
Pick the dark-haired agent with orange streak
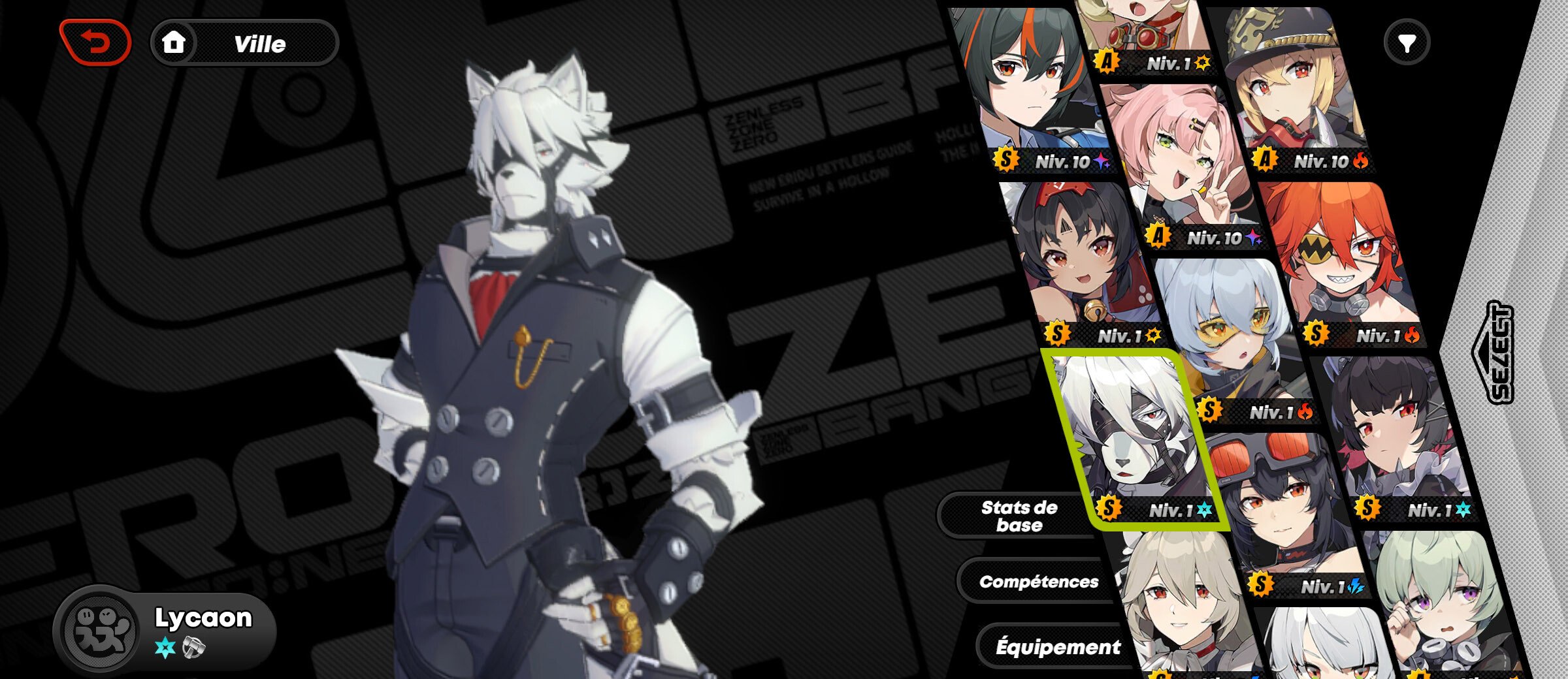tap(1032, 85)
